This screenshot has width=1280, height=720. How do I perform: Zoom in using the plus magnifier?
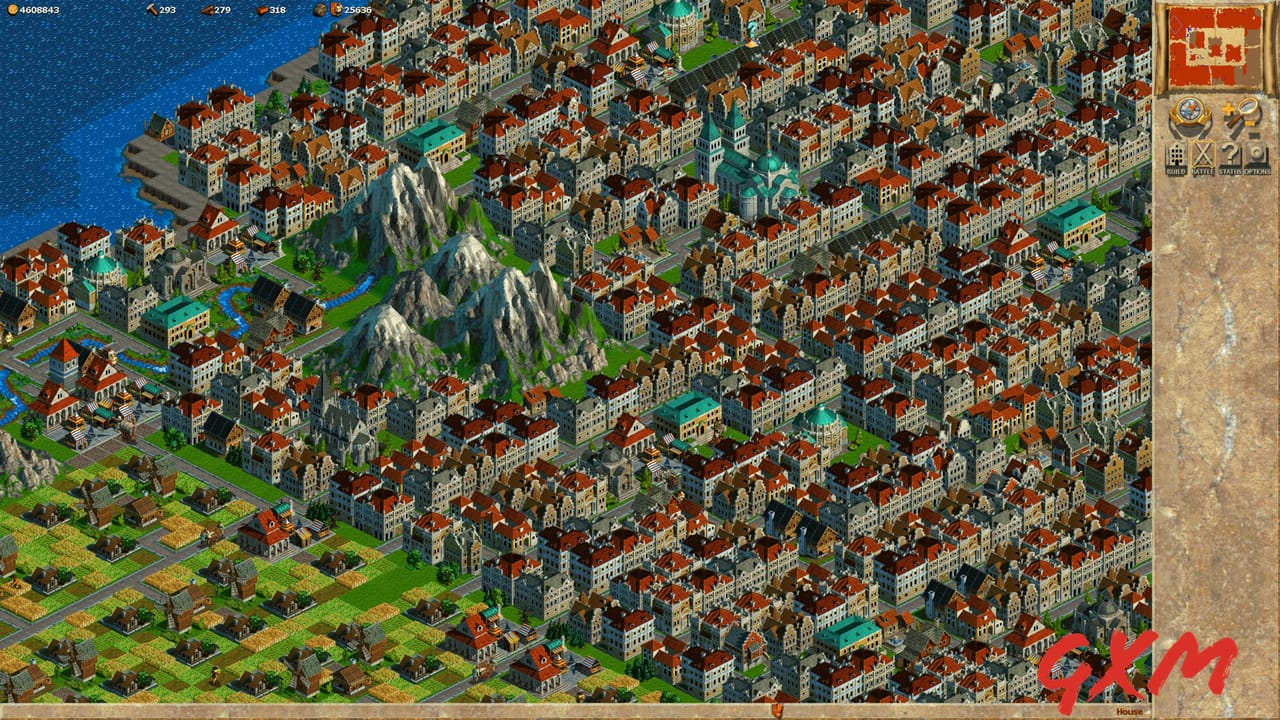pyautogui.click(x=1228, y=108)
